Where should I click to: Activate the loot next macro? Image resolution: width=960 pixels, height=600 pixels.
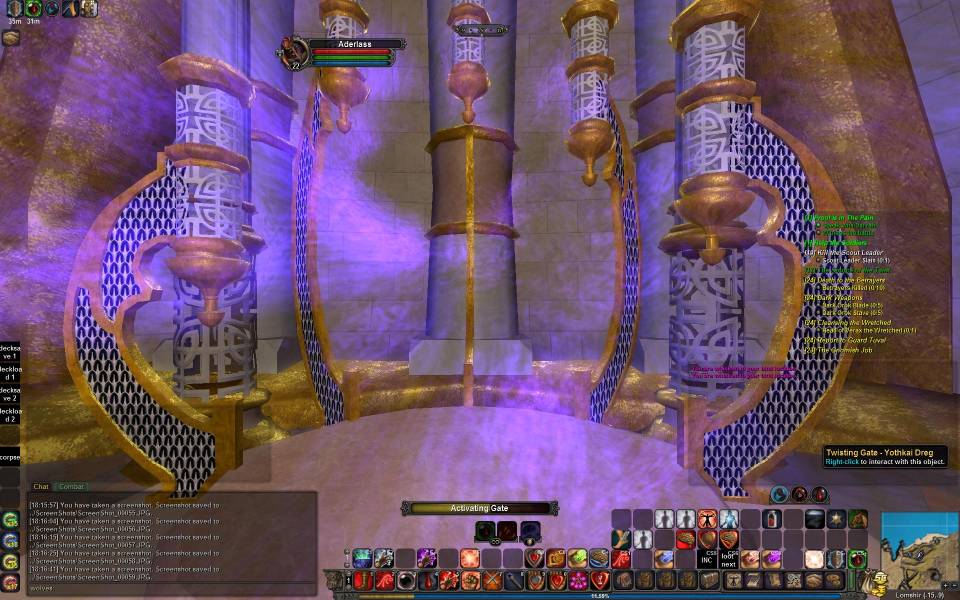[728, 558]
